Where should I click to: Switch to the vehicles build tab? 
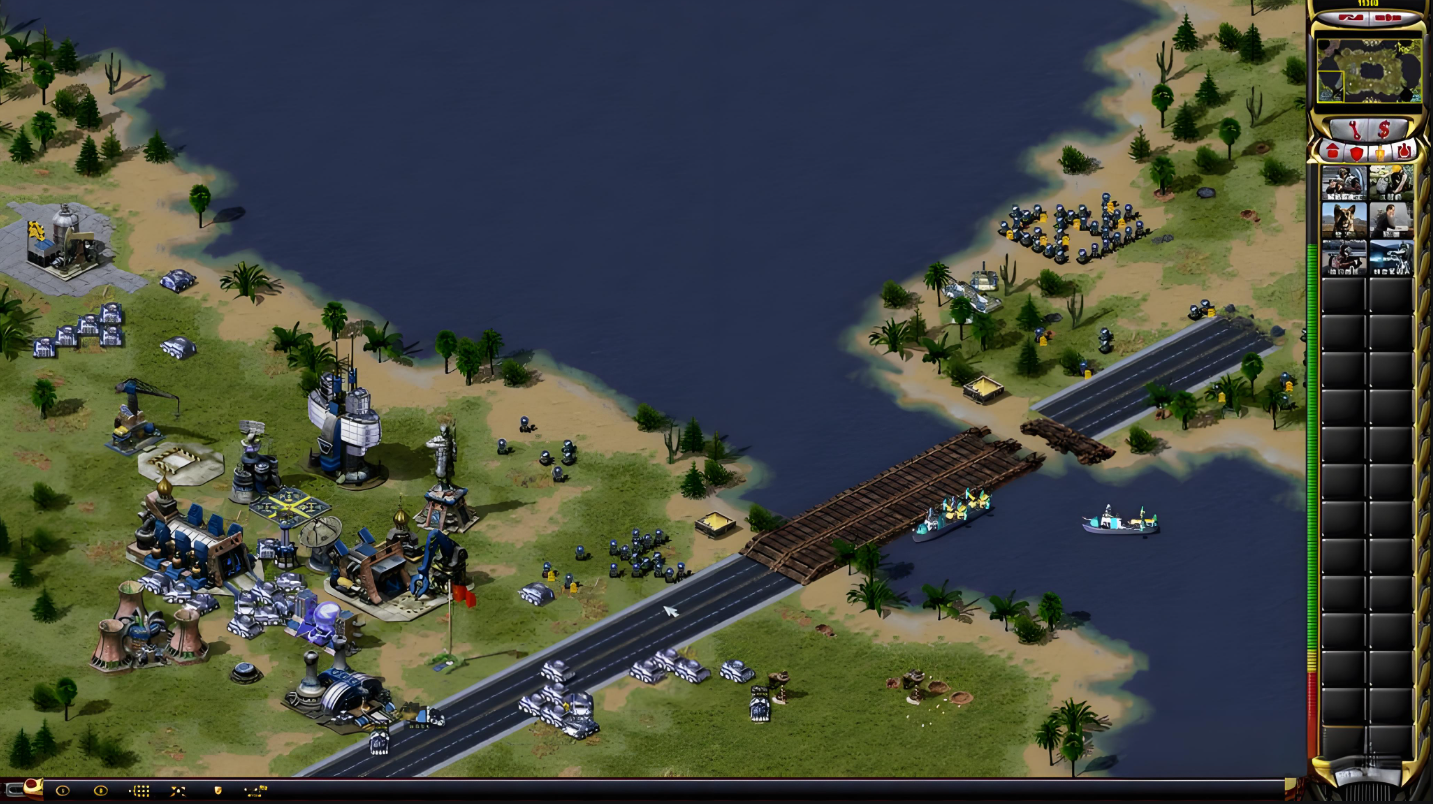point(1404,152)
